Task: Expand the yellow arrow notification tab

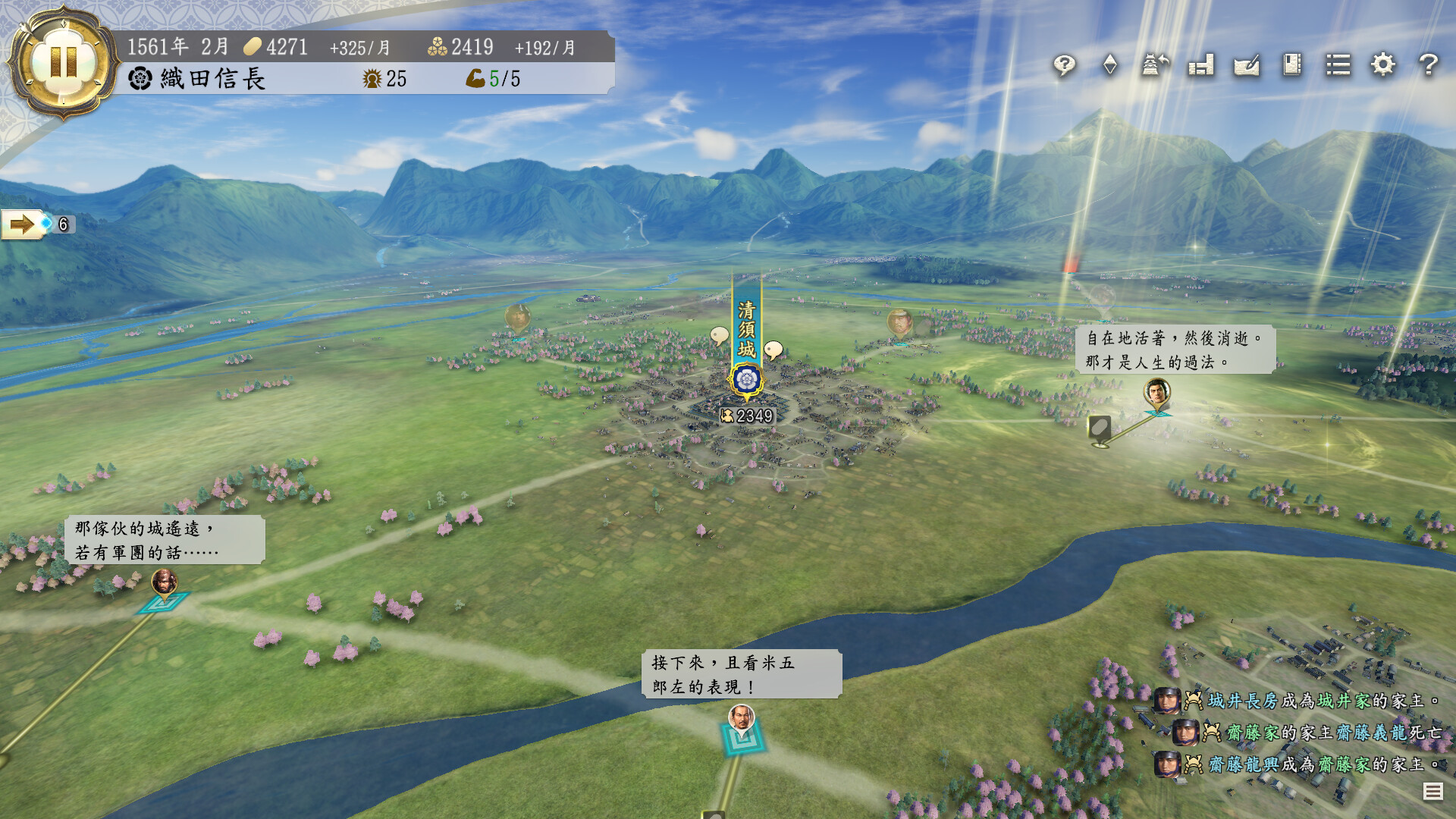Action: [23, 224]
